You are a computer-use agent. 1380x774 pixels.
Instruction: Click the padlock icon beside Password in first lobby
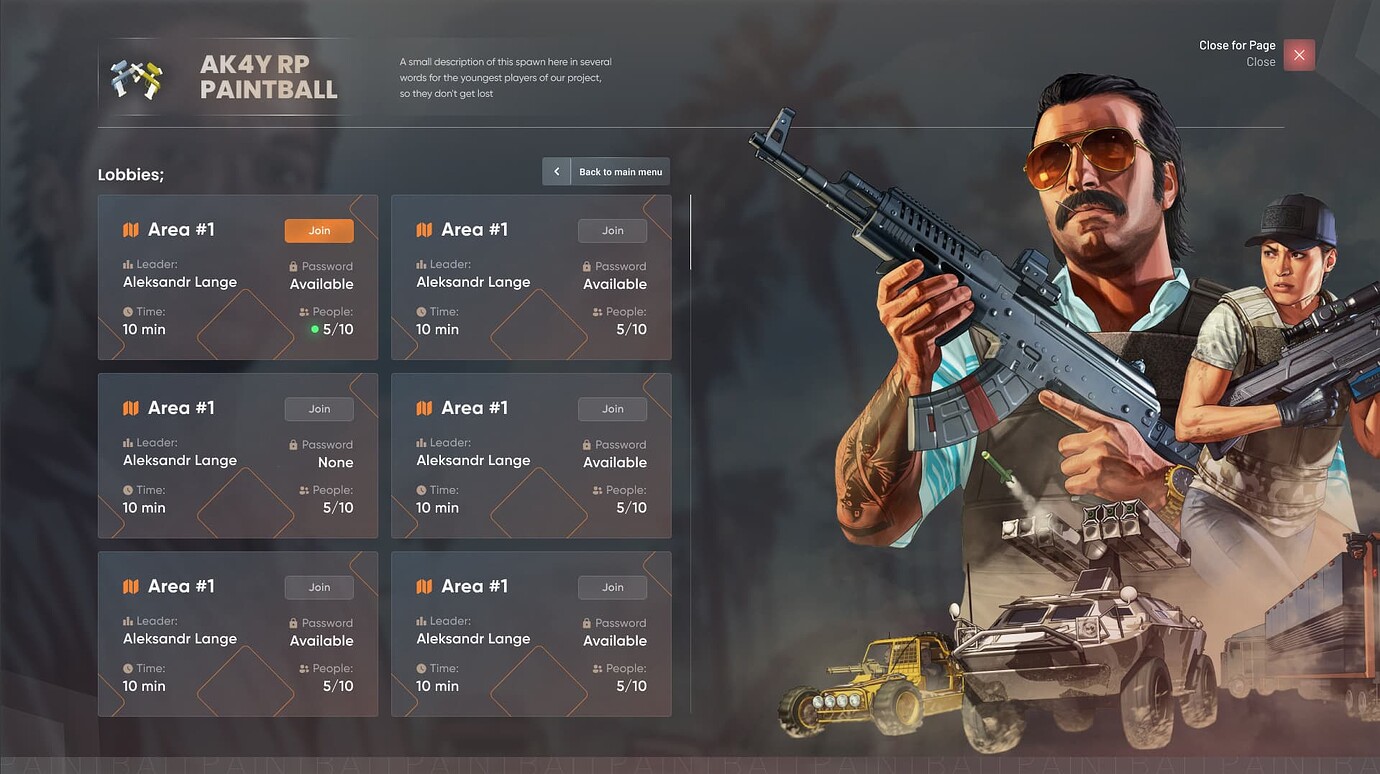[x=294, y=266]
